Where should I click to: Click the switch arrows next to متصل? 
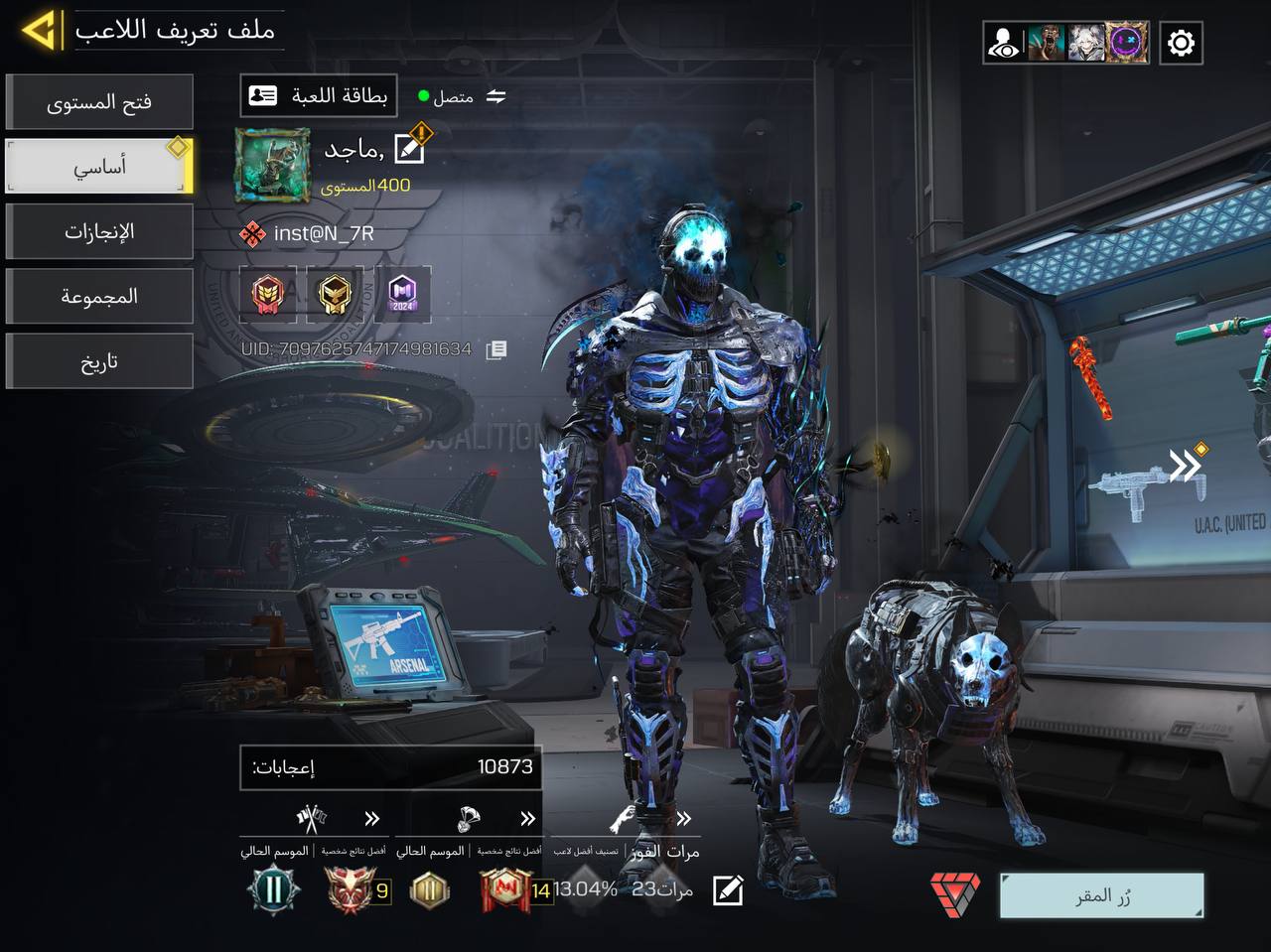(496, 96)
